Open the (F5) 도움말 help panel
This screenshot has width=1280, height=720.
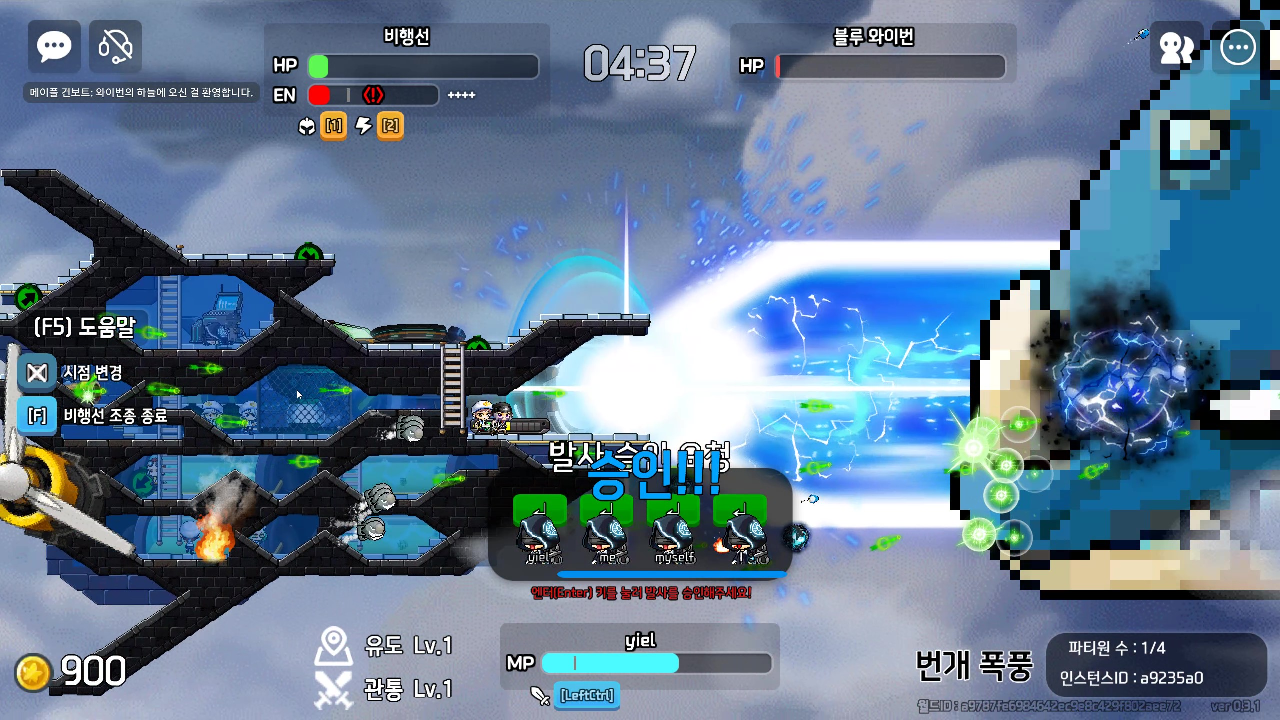pos(84,327)
